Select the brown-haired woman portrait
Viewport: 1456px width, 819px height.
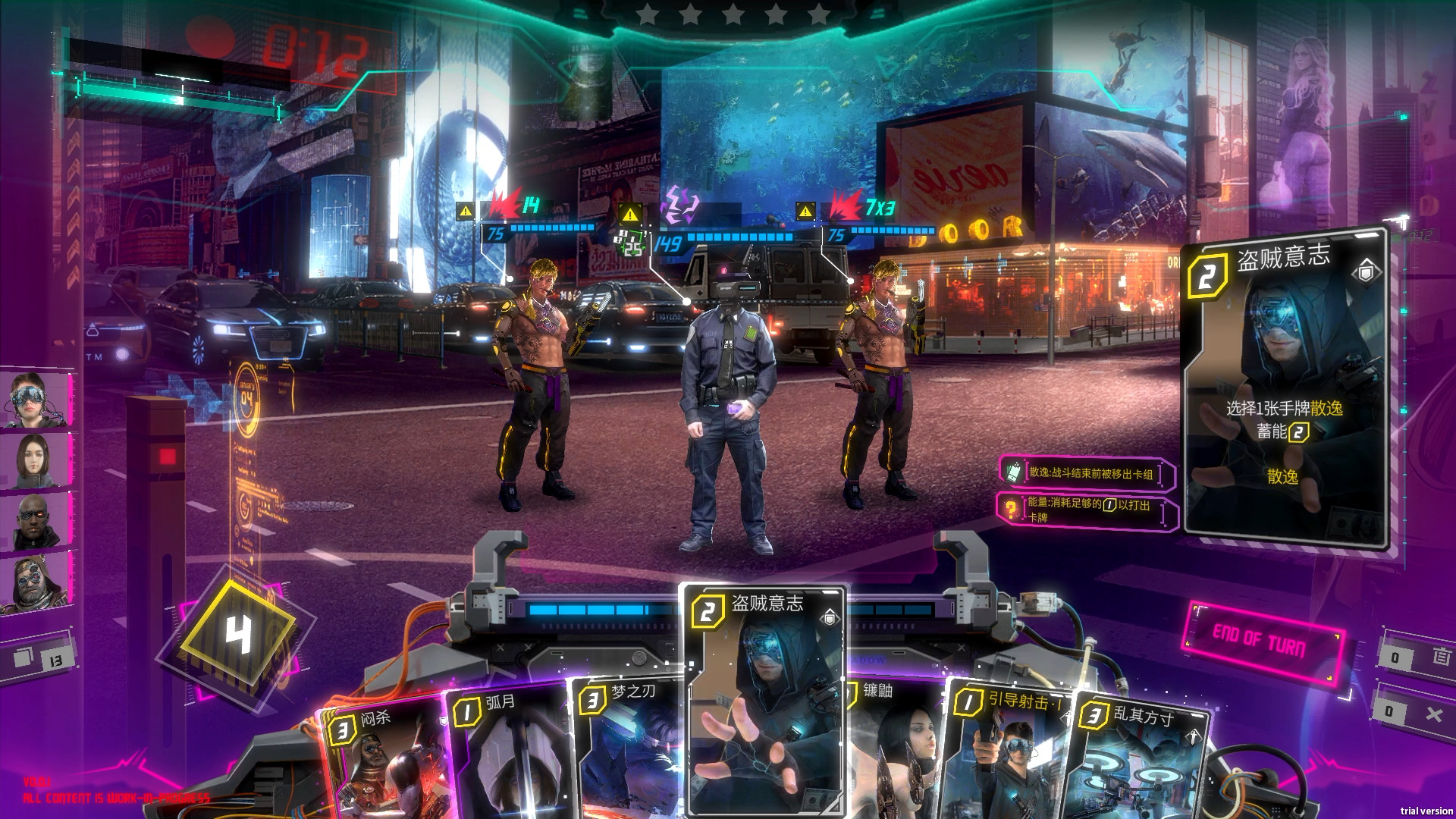tap(34, 460)
